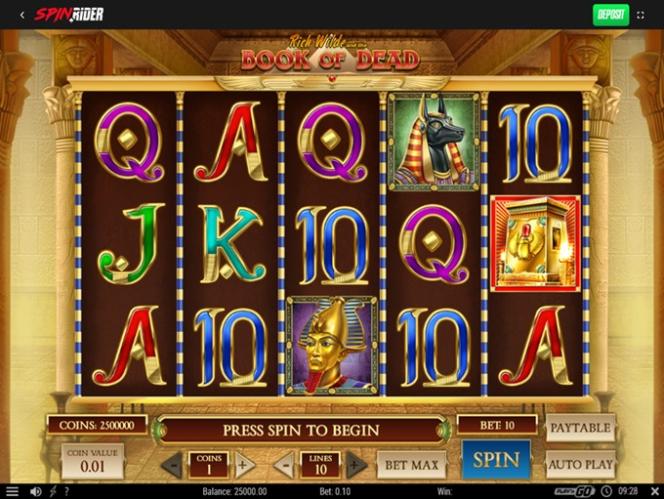The image size is (664, 499).
Task: Open the hamburger menu in the bottom bar
Action: 12,492
